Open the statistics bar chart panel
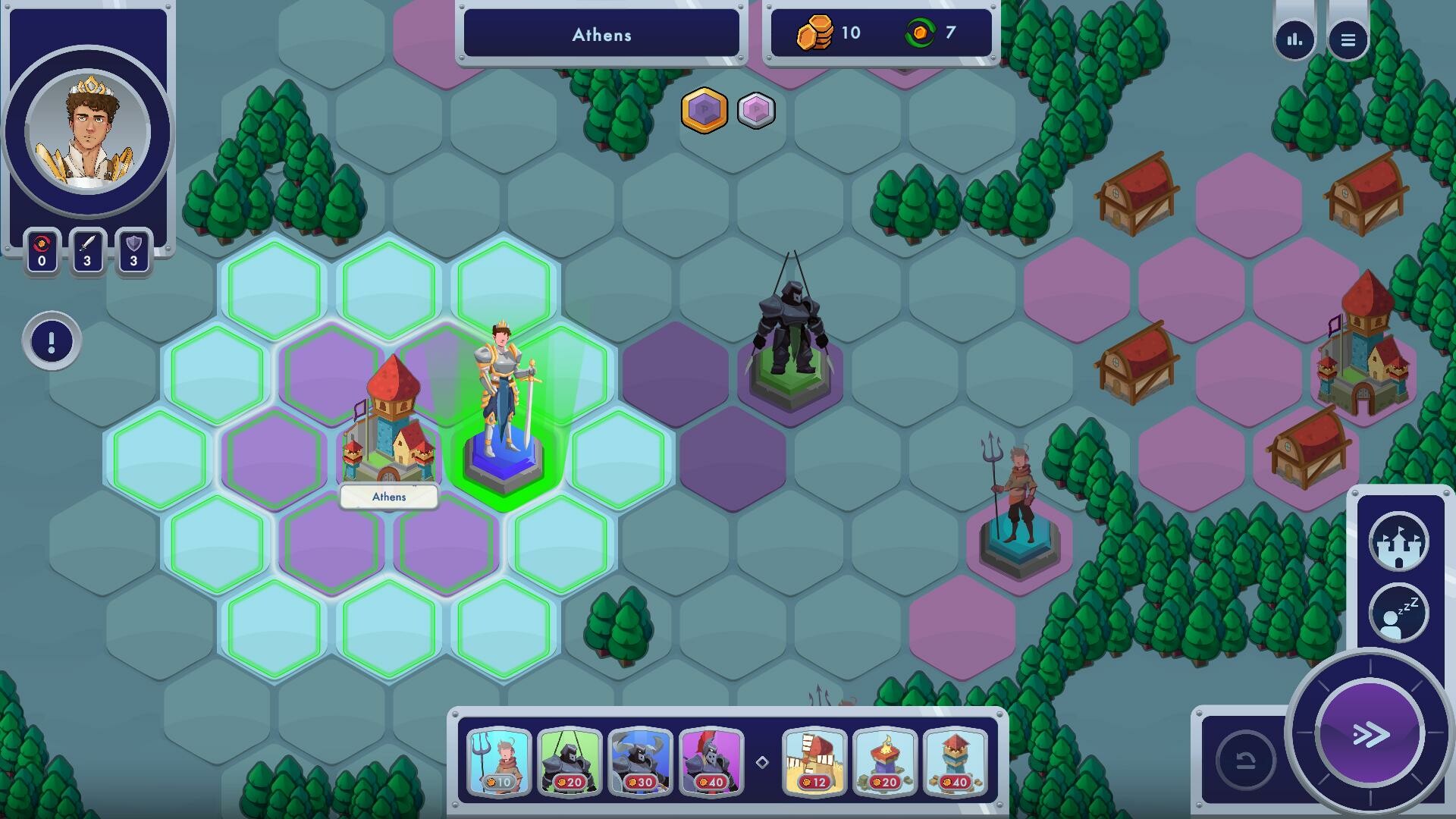Screen dimensions: 1456x819 (1293, 39)
